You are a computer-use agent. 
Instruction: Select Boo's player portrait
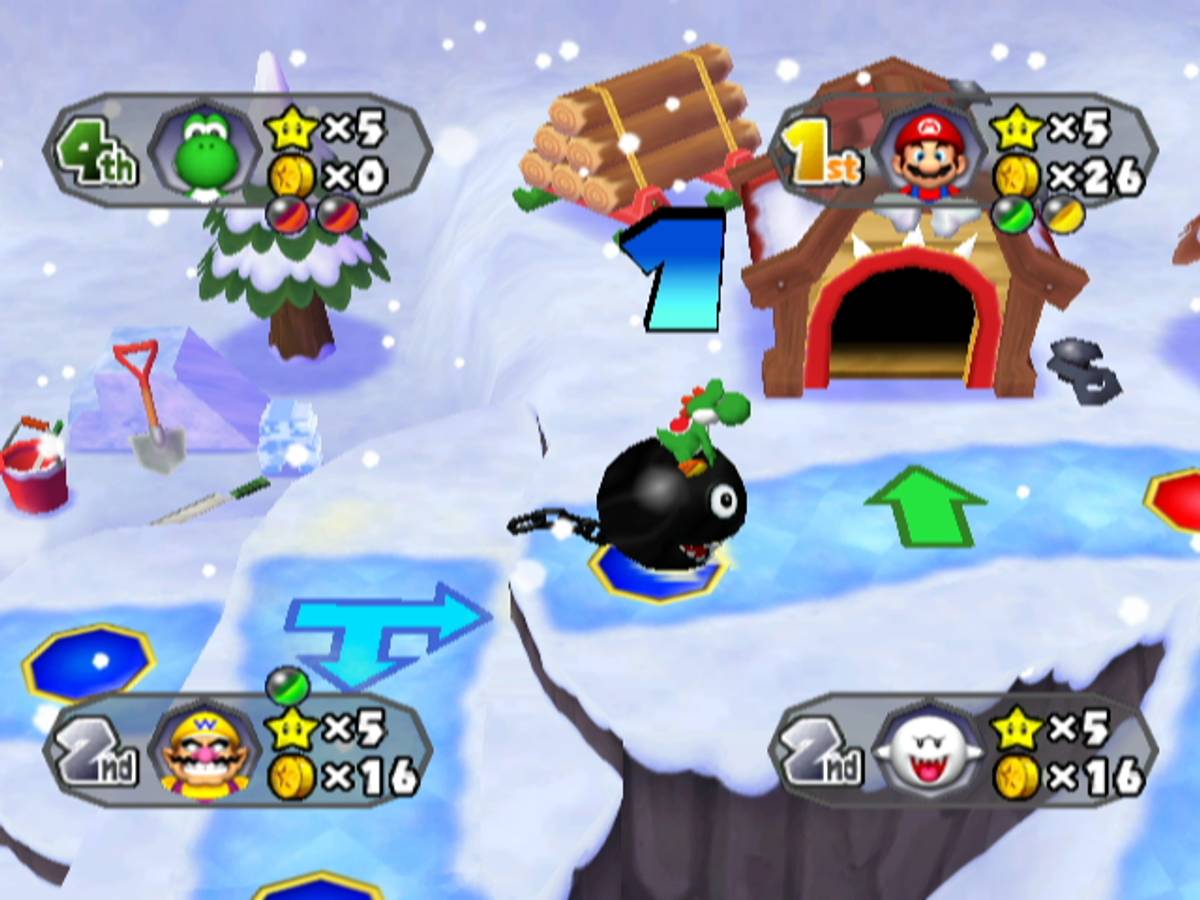pos(929,754)
